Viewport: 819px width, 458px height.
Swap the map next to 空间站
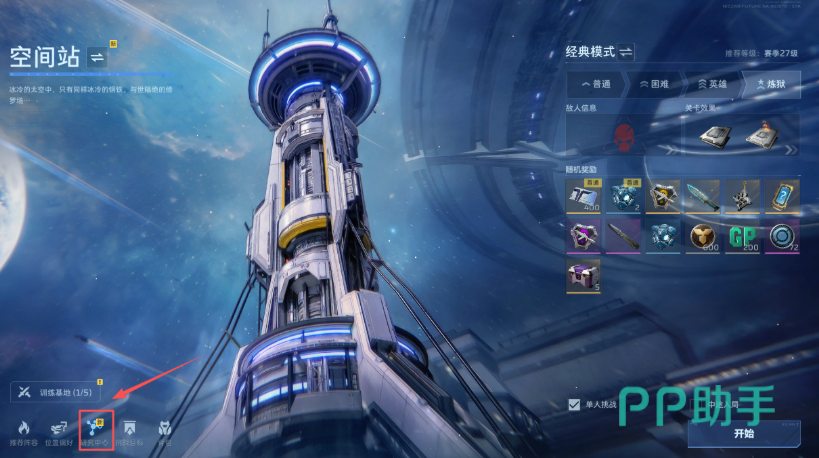(97, 56)
